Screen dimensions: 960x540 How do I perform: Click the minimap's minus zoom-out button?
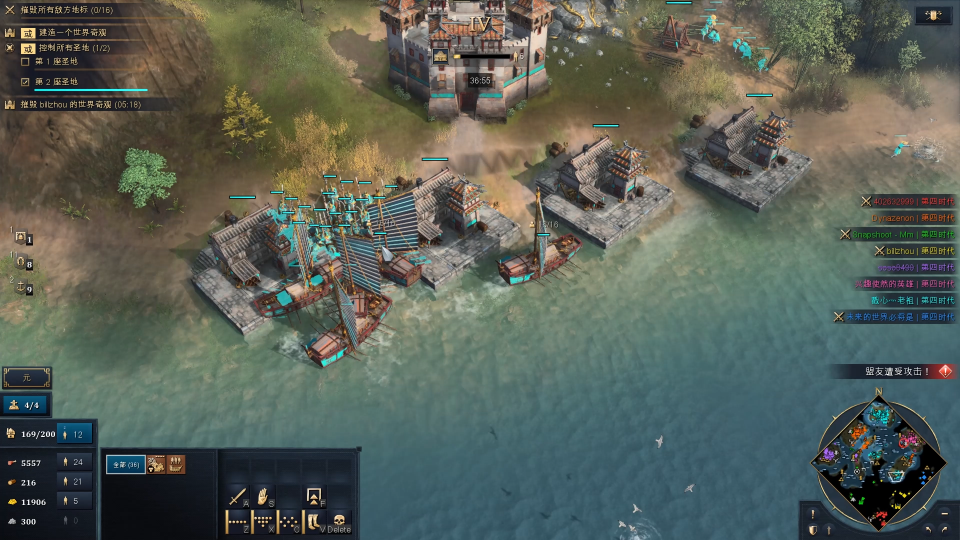click(x=945, y=513)
